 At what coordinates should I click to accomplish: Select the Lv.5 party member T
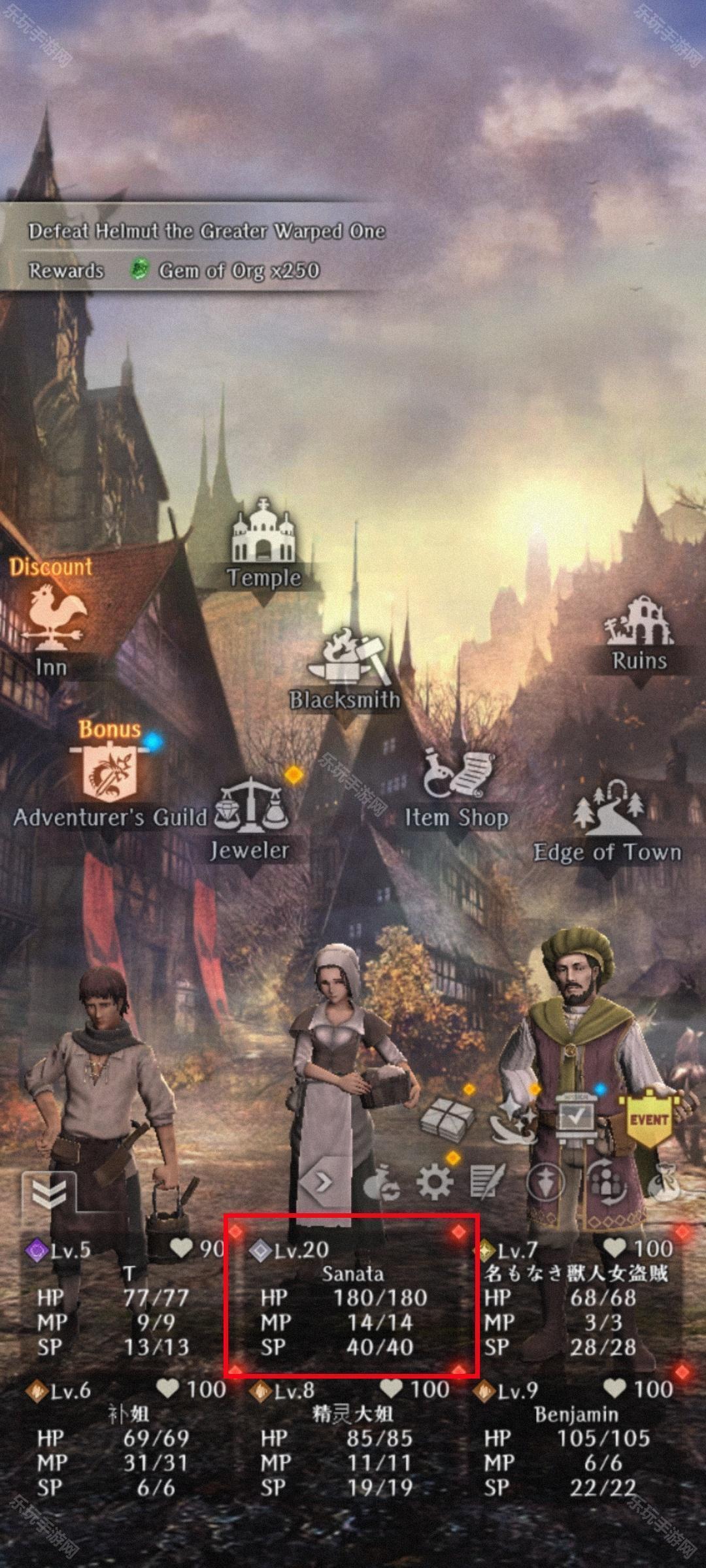tap(127, 1296)
